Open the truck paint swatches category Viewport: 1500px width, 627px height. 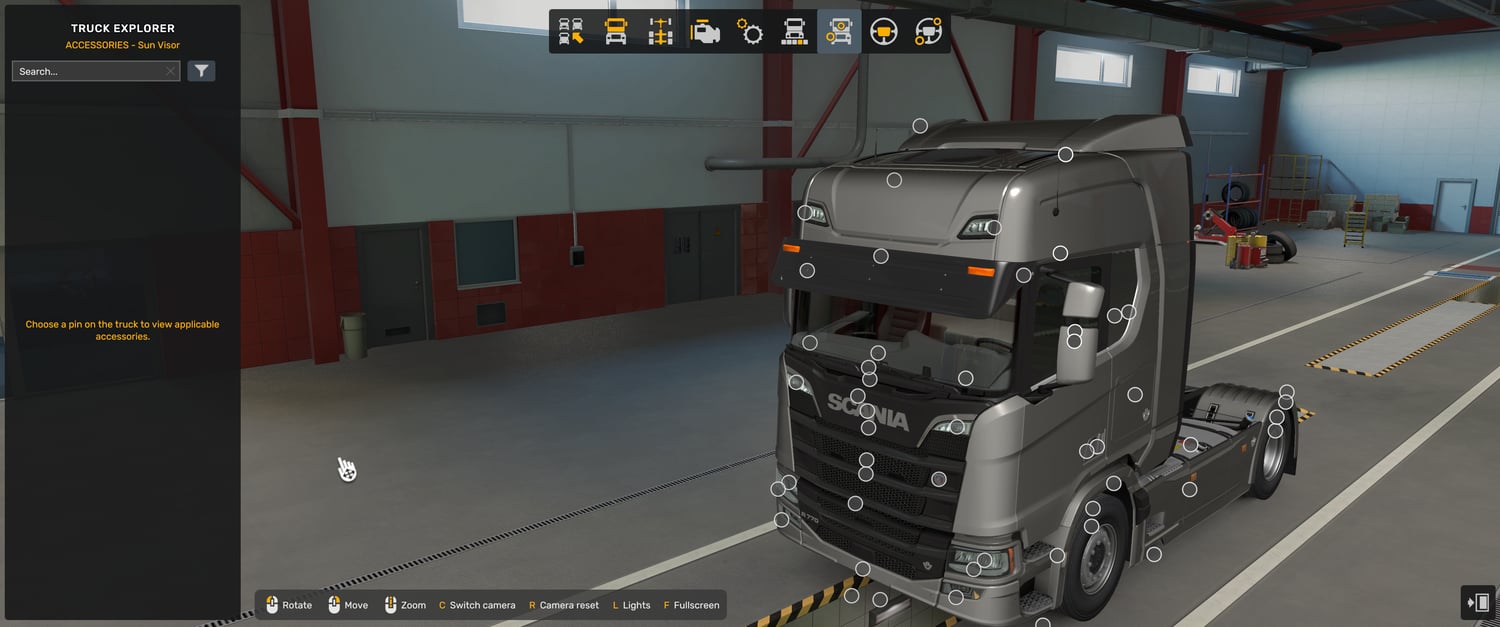[x=794, y=32]
